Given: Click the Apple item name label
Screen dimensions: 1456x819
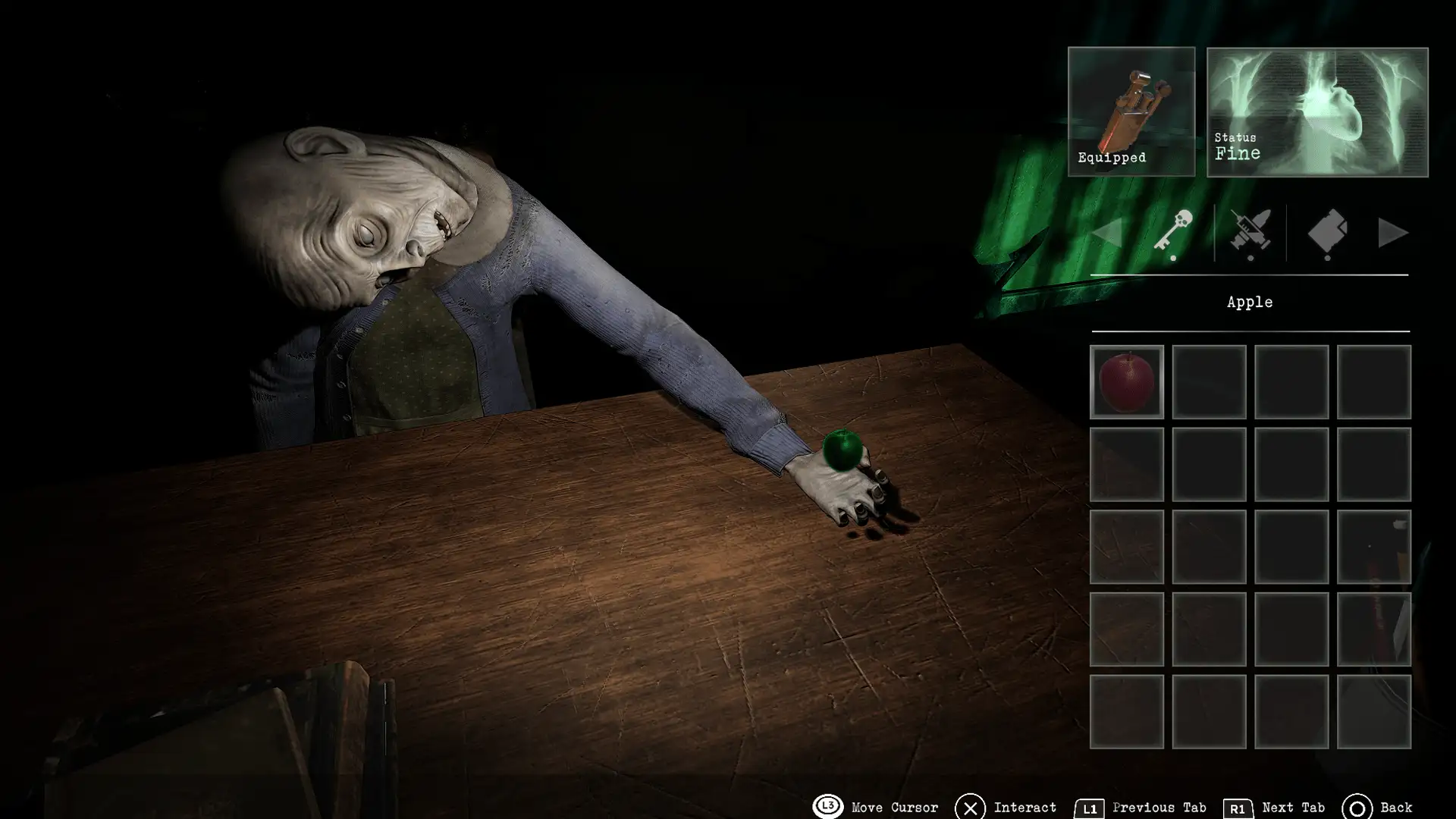Looking at the screenshot, I should pyautogui.click(x=1250, y=302).
